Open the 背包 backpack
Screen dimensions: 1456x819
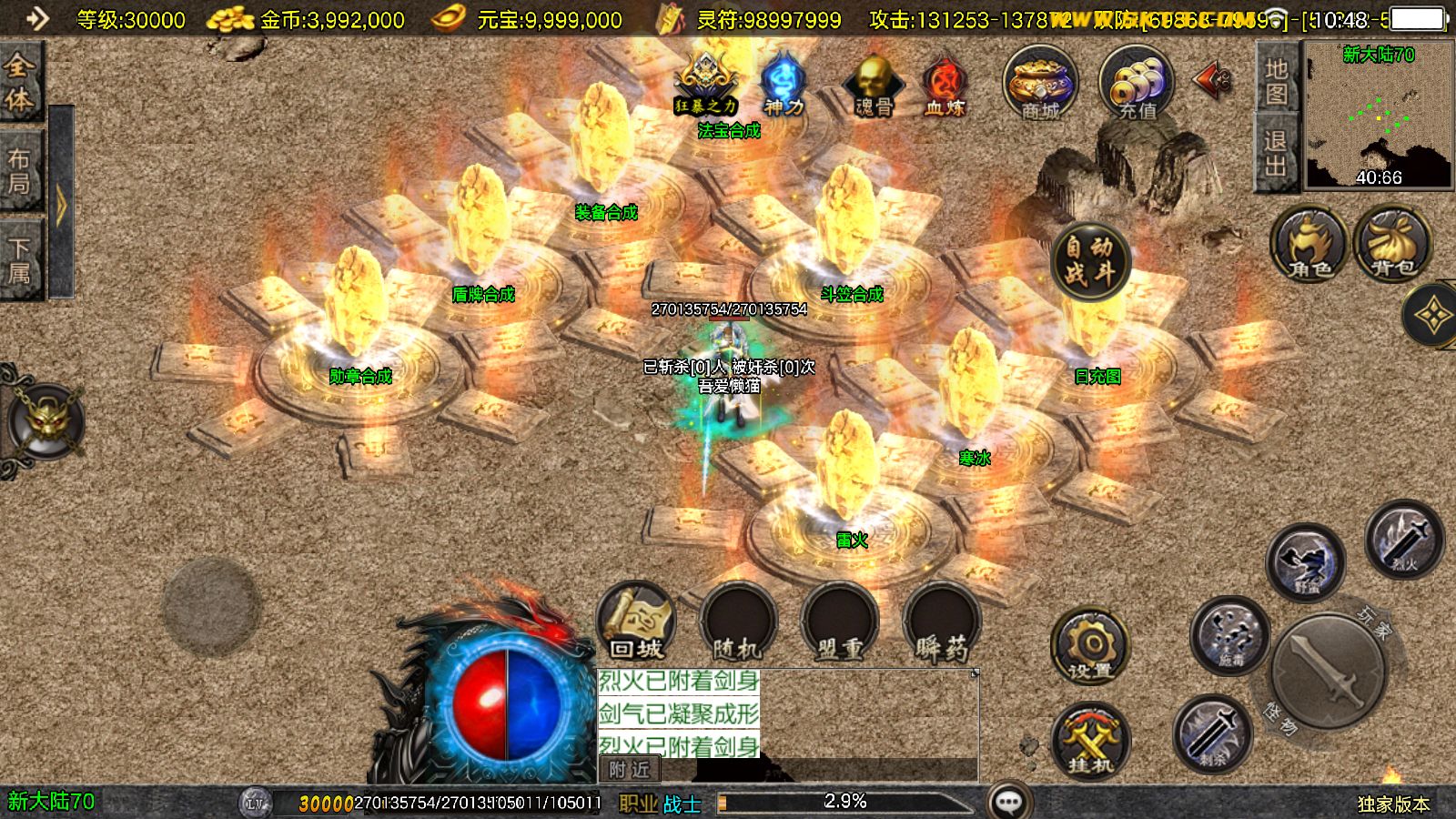point(1392,244)
